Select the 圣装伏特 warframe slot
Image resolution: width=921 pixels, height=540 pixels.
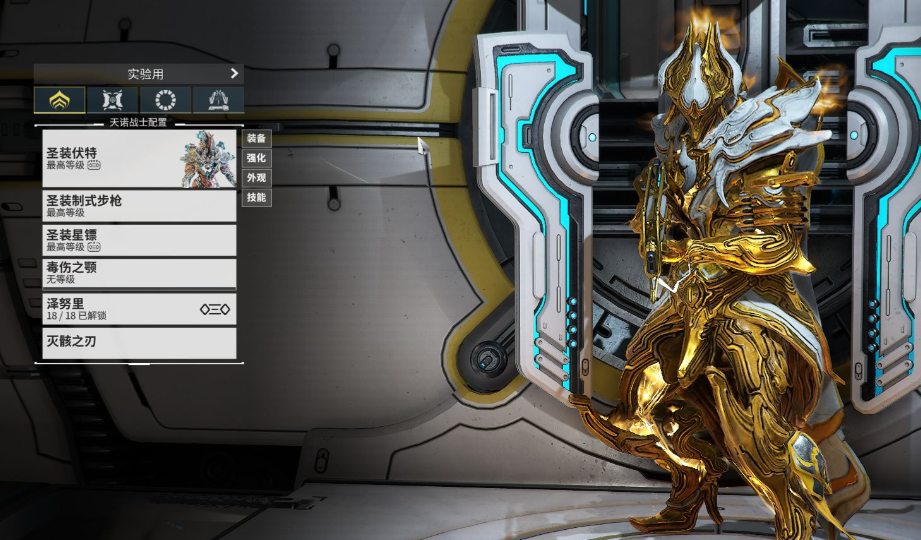(139, 158)
